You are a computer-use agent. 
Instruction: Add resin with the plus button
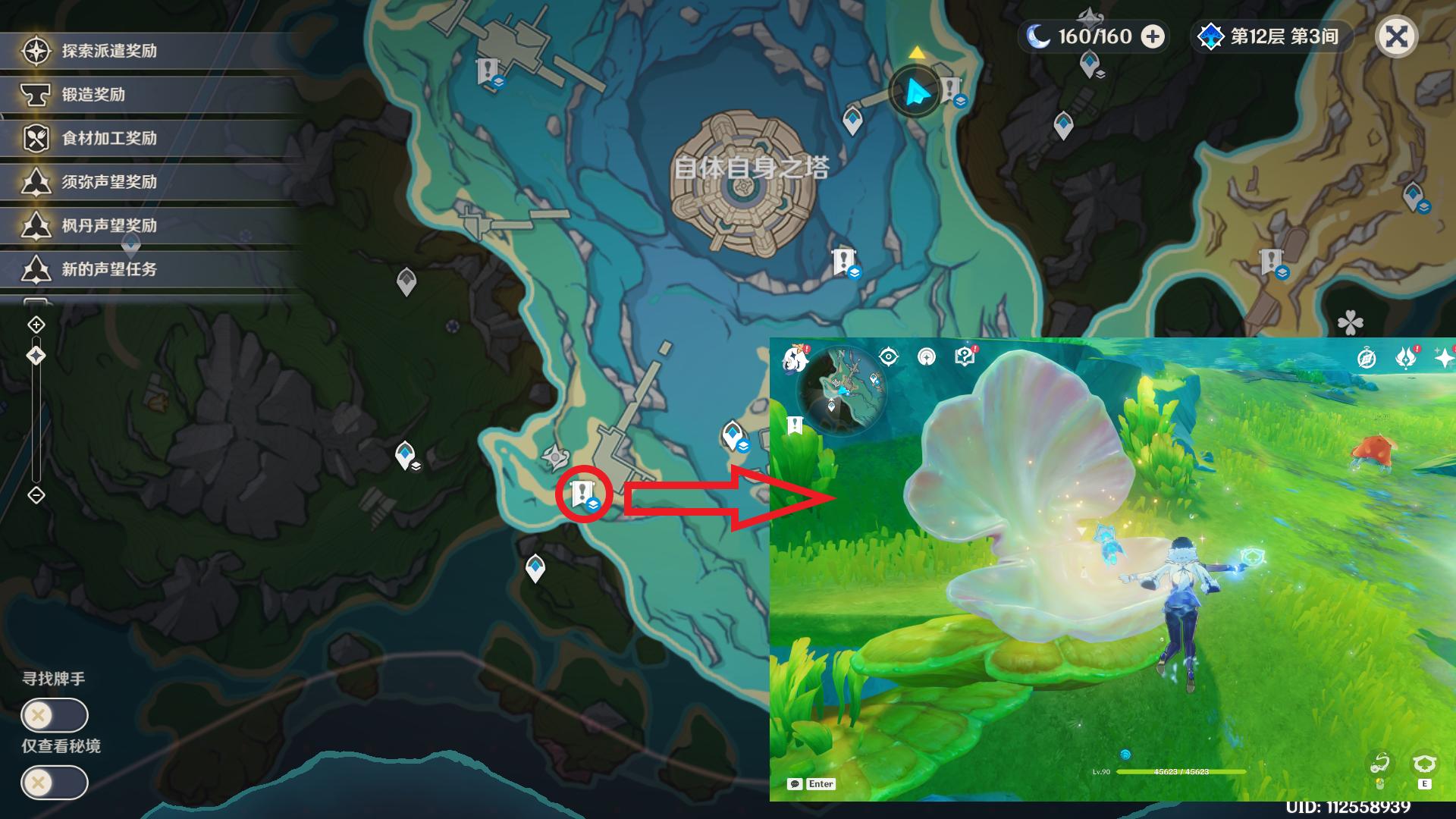pos(1153,36)
